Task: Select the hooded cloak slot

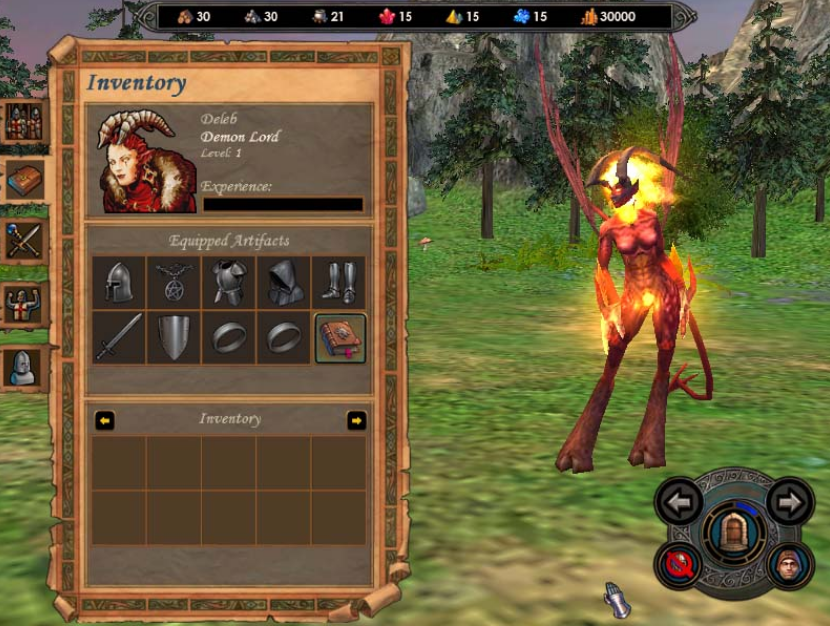Action: (284, 283)
